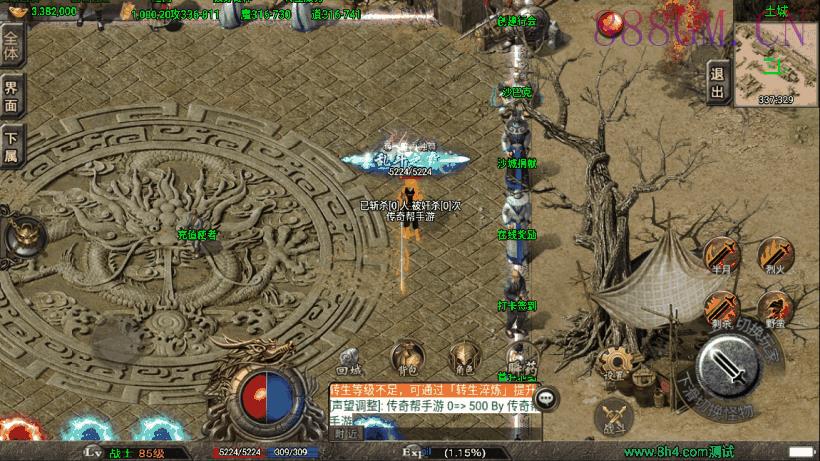Cast the 野蛮 charge skill
This screenshot has width=820, height=461.
pyautogui.click(x=772, y=309)
